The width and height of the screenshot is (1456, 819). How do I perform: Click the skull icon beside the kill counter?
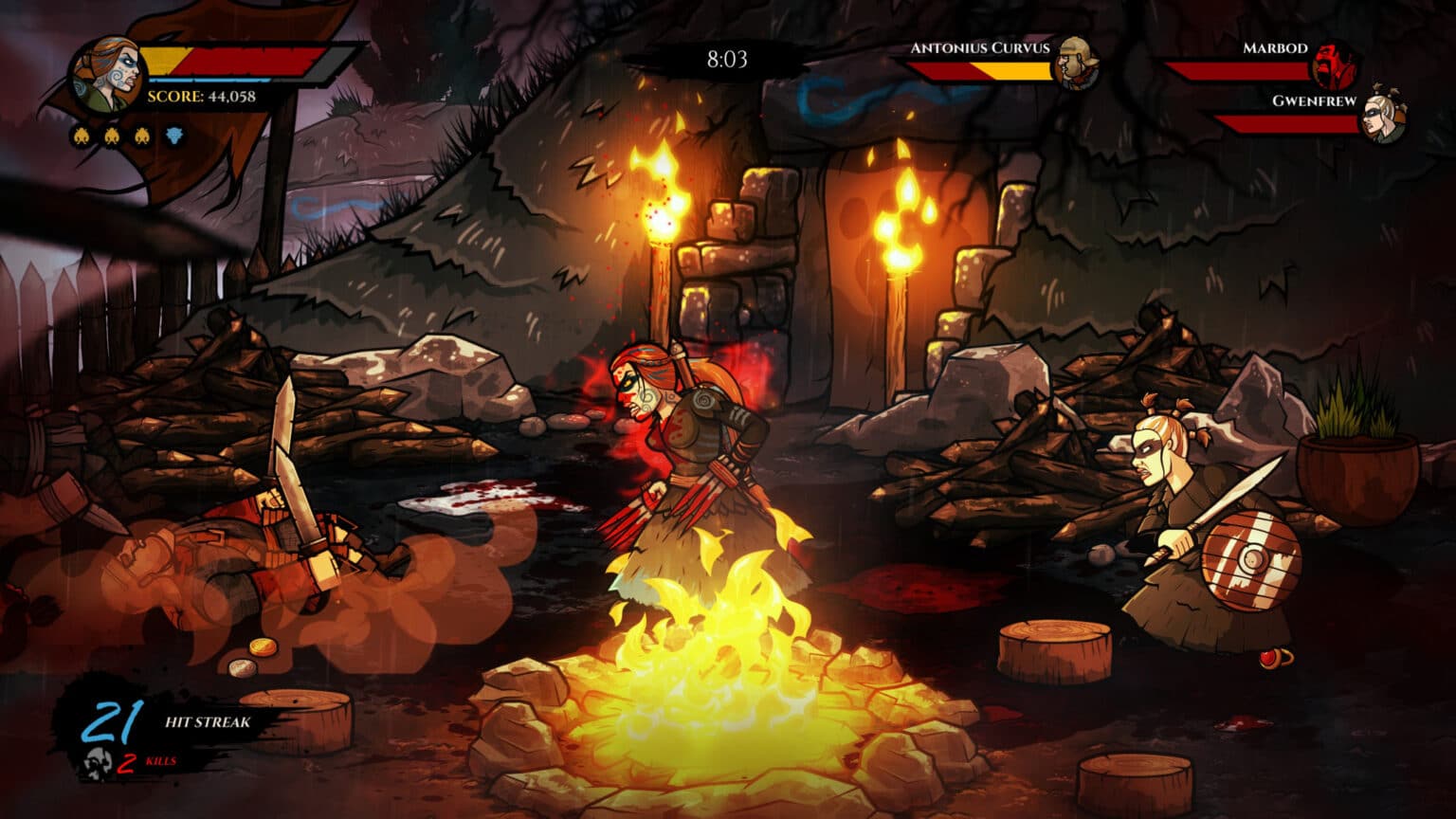98,762
